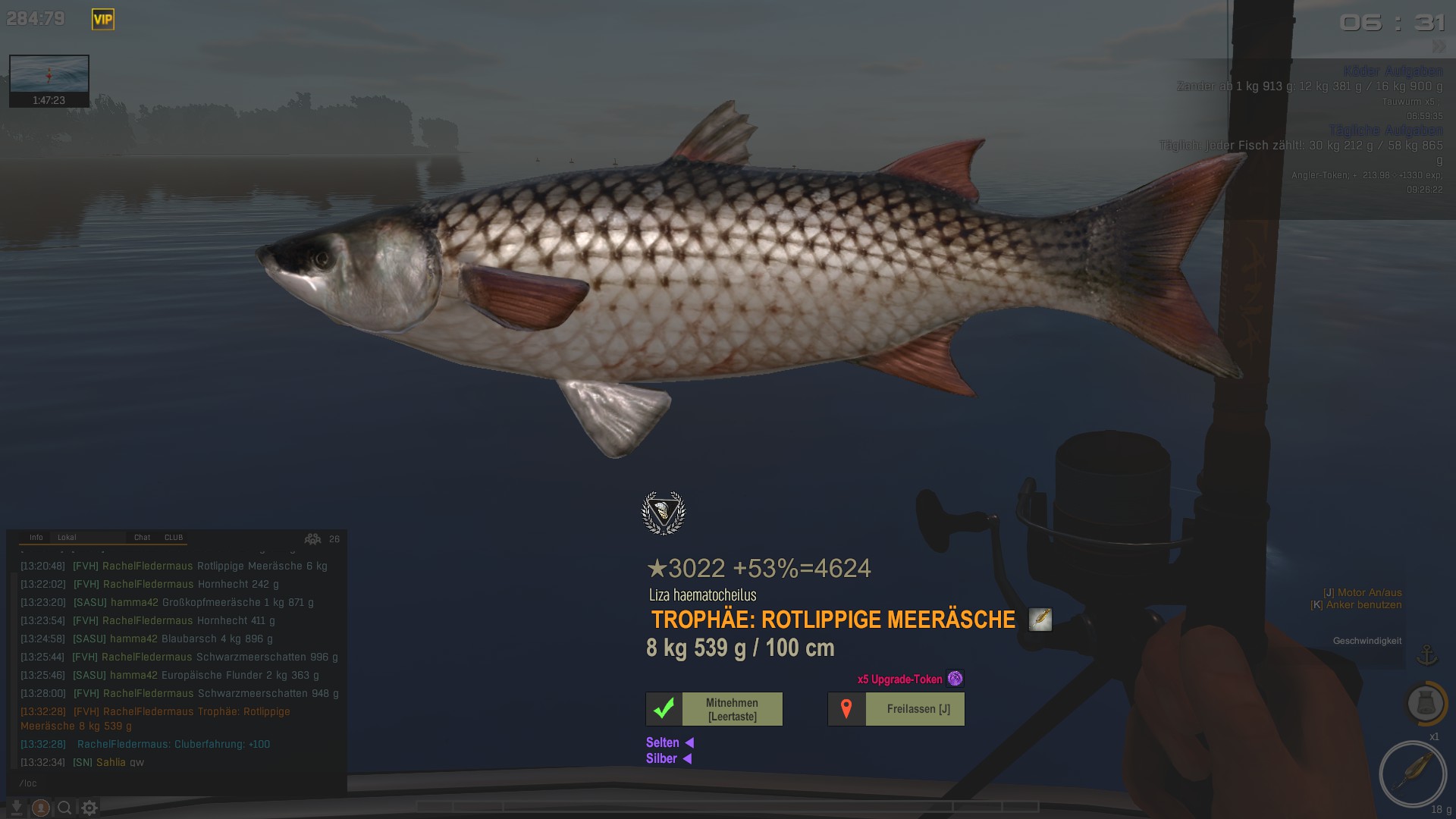Collapse the tasks panel with the arrows
Image resolution: width=1456 pixels, height=819 pixels.
(1439, 47)
